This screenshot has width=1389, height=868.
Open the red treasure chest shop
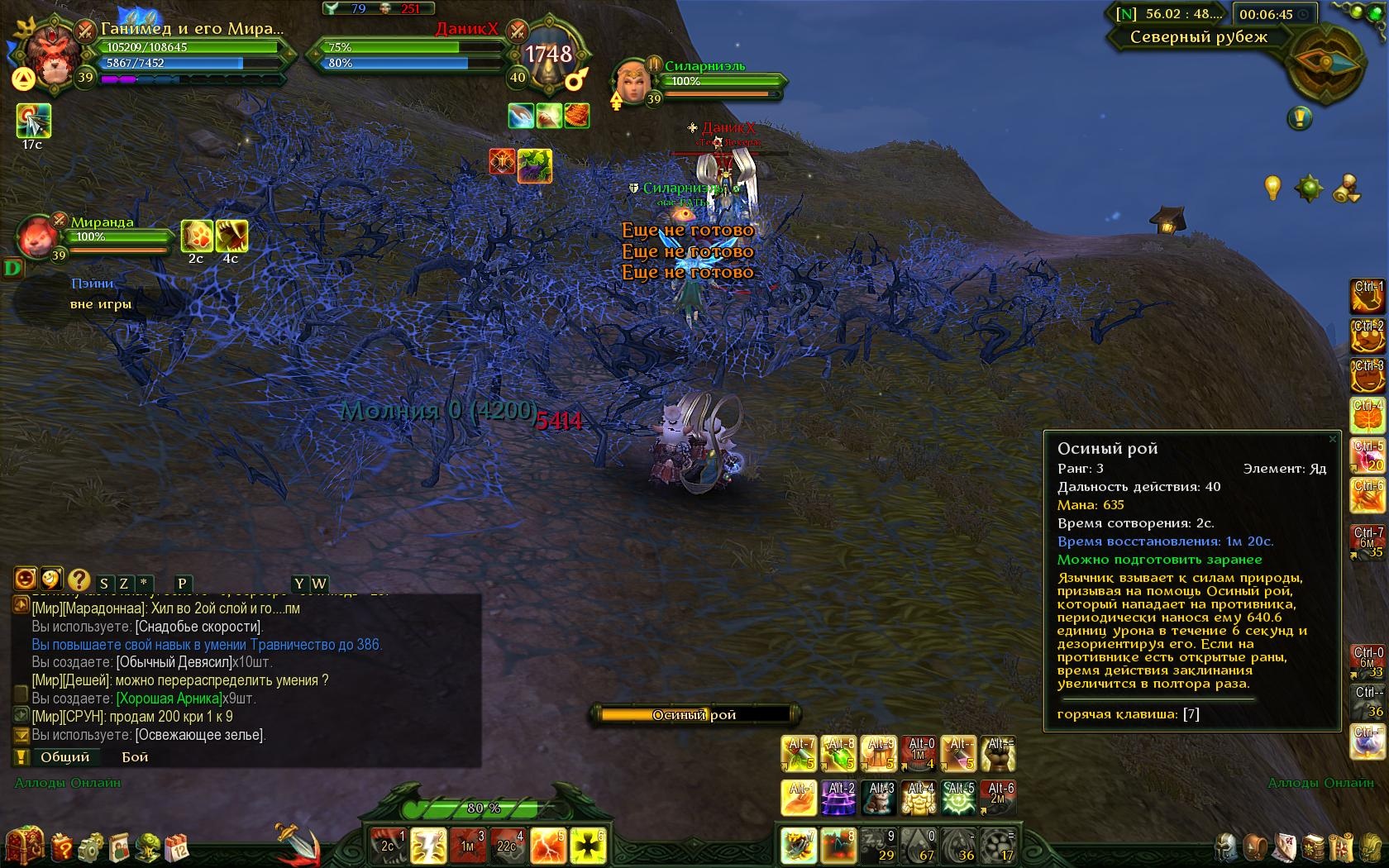click(x=25, y=847)
